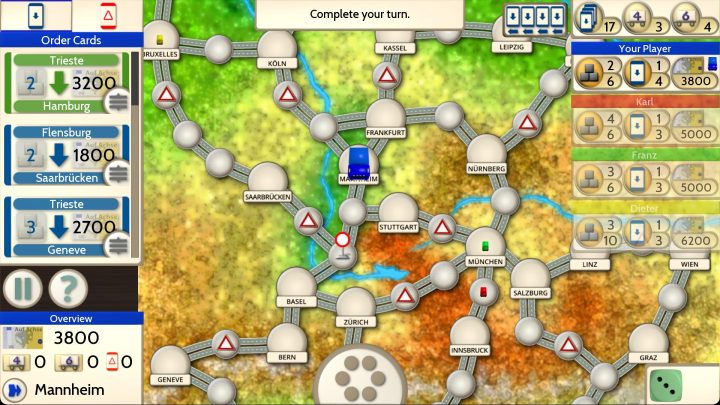Roll the green dice
Image resolution: width=720 pixels, height=405 pixels.
[667, 385]
